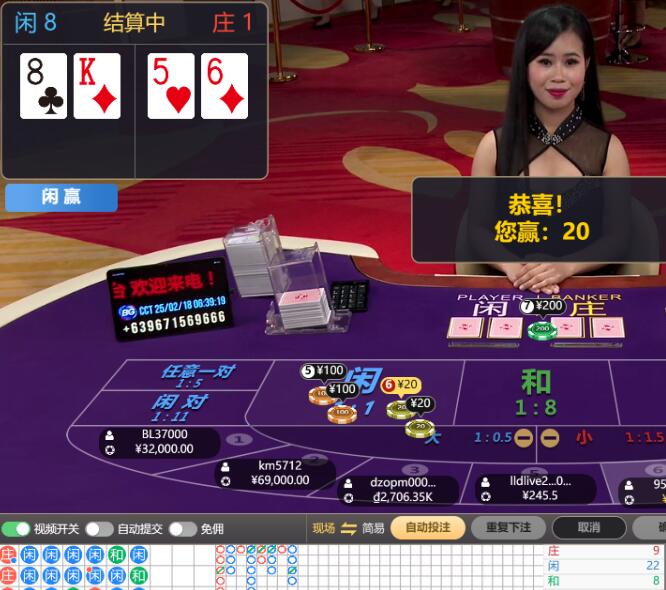Toggle the 视频开关 video switch
This screenshot has width=666, height=590.
point(16,529)
